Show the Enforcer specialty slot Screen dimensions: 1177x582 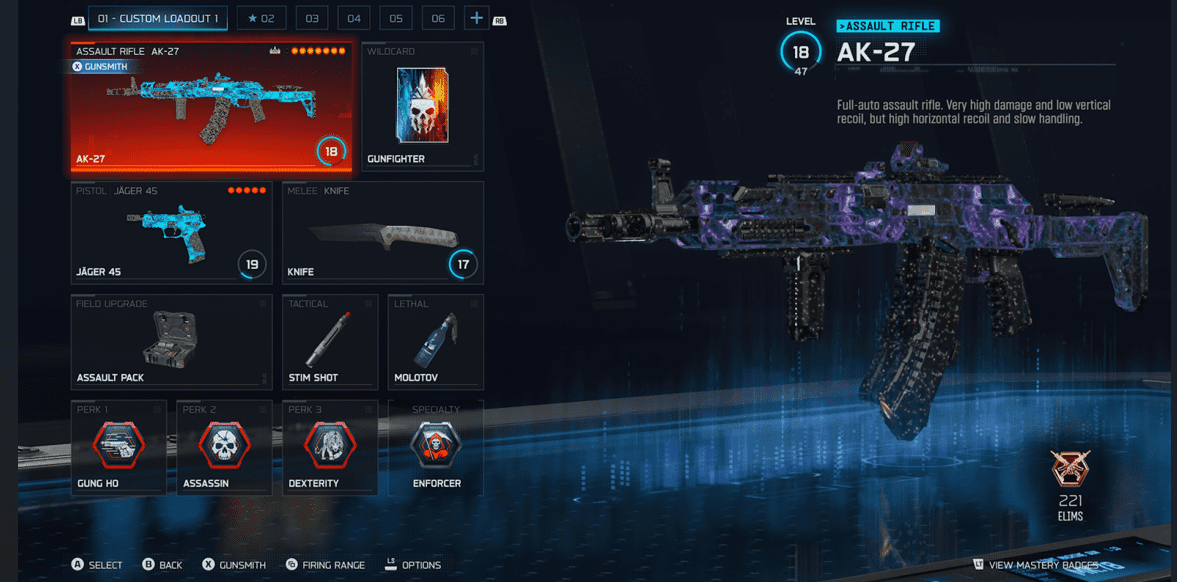click(436, 448)
